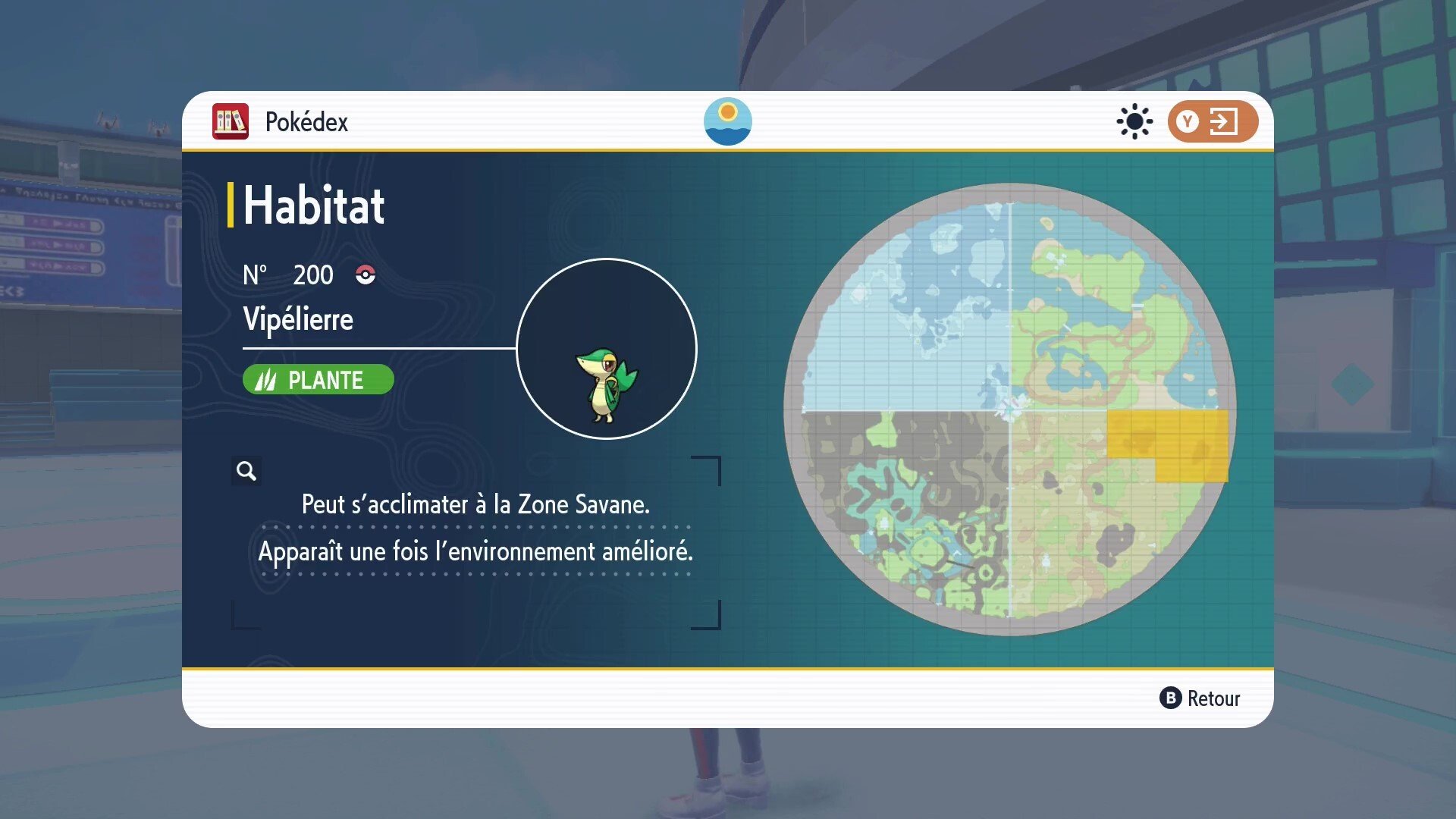Viewport: 1456px width, 819px height.
Task: Click the green PLANTE color badge
Action: pyautogui.click(x=318, y=379)
